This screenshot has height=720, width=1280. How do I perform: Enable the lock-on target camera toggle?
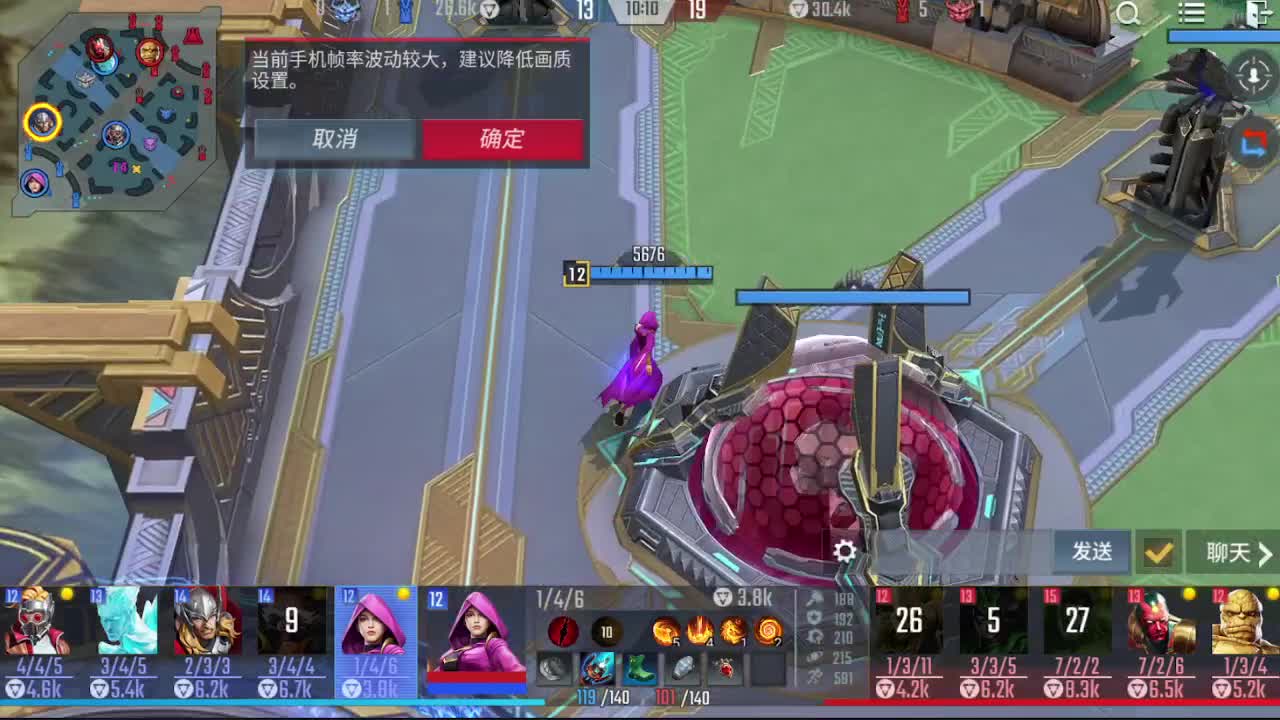point(1253,75)
